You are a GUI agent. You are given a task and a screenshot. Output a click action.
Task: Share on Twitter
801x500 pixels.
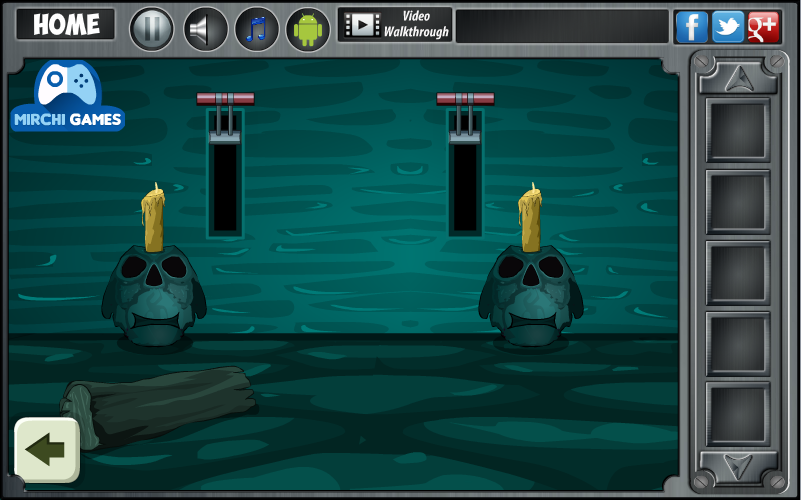727,27
